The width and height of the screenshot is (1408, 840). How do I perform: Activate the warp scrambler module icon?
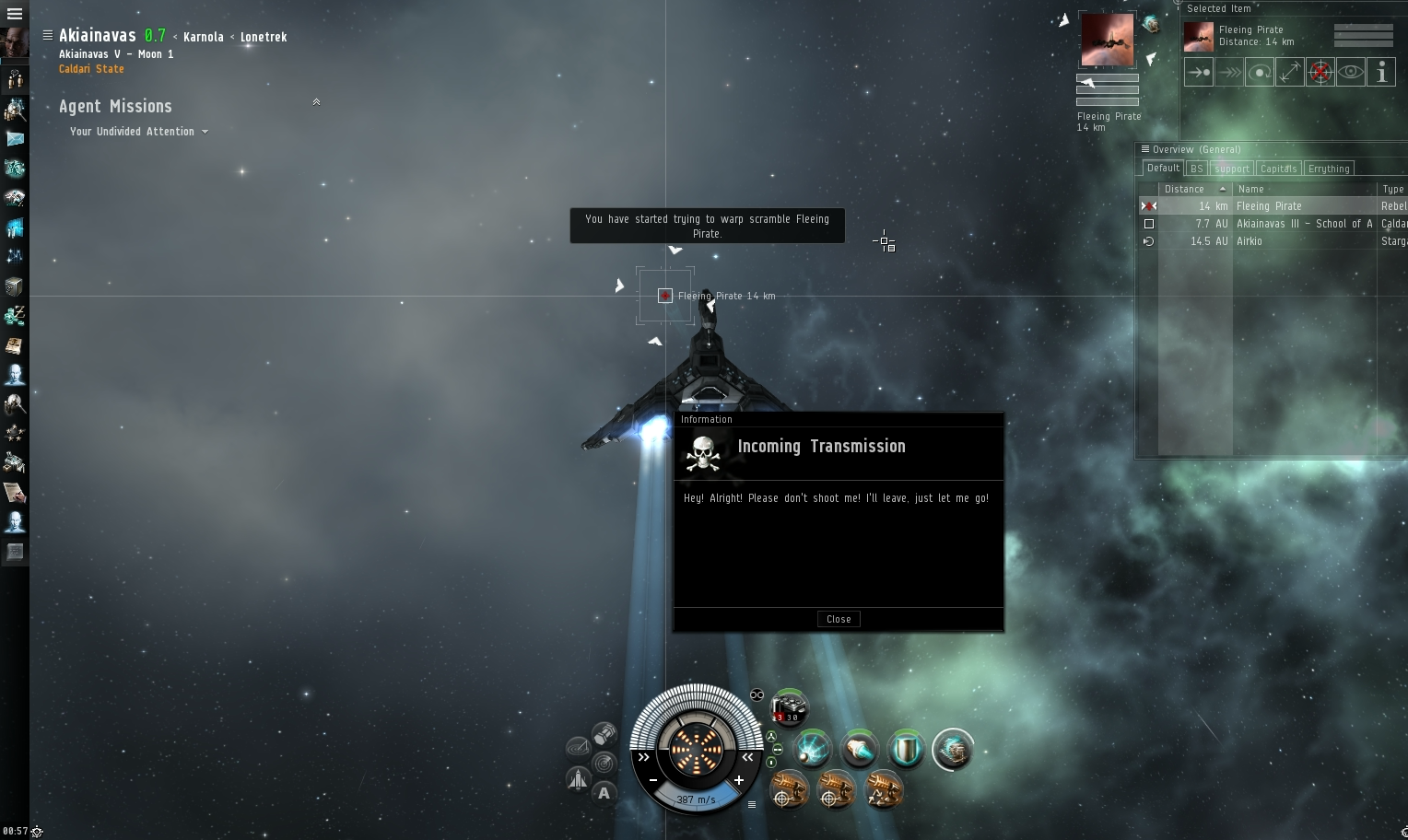tap(812, 749)
